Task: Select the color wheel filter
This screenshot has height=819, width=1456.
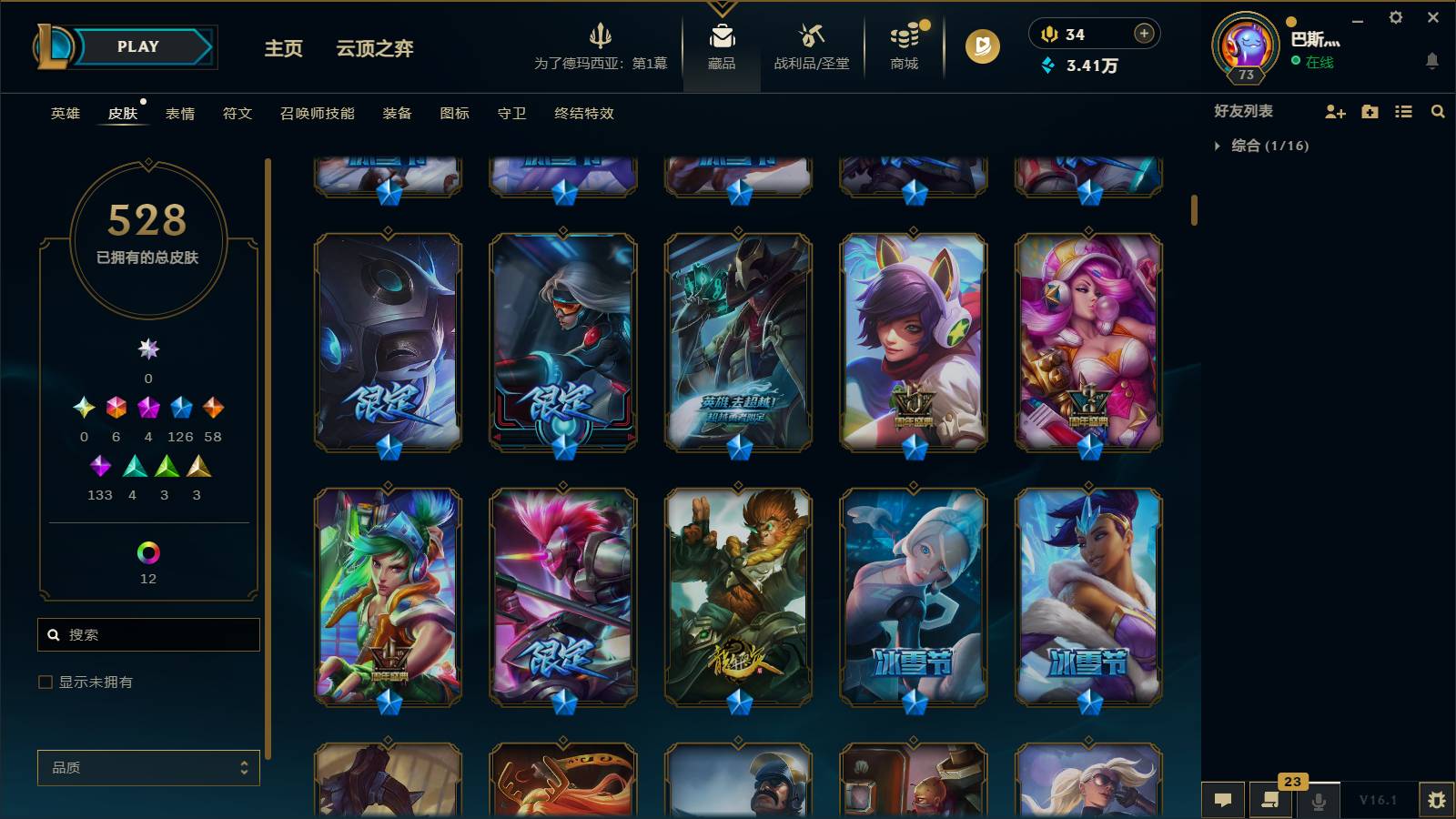Action: tap(148, 550)
